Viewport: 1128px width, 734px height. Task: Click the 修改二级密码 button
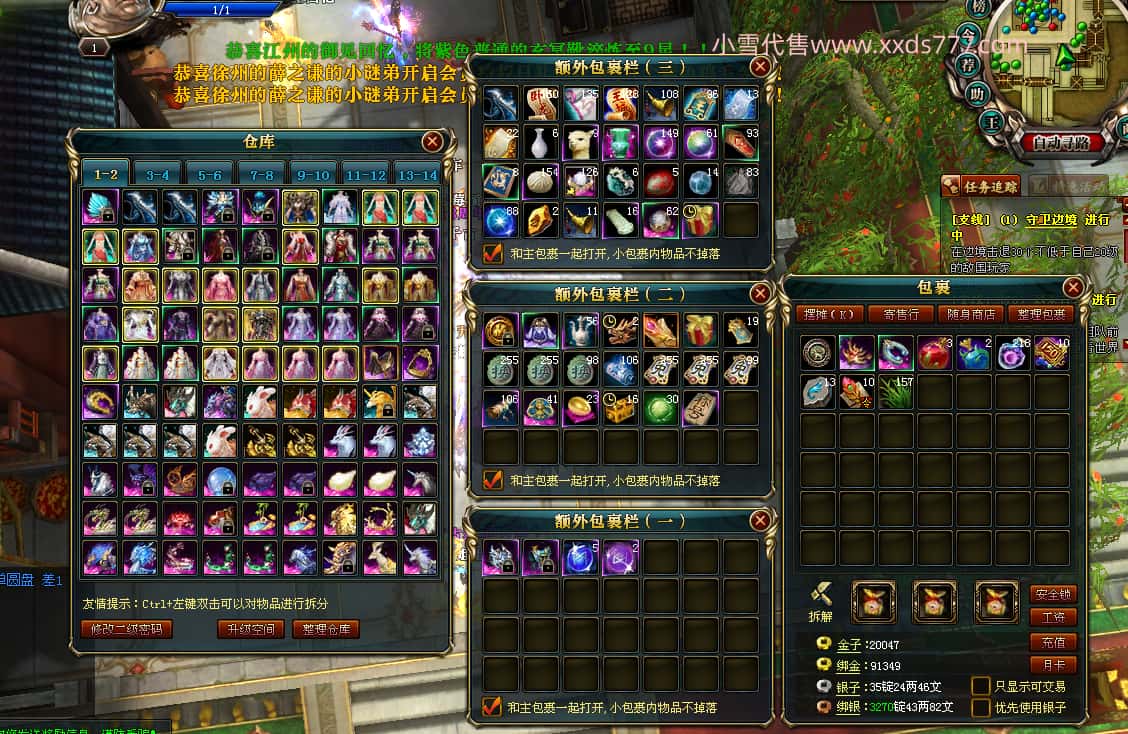coord(126,629)
